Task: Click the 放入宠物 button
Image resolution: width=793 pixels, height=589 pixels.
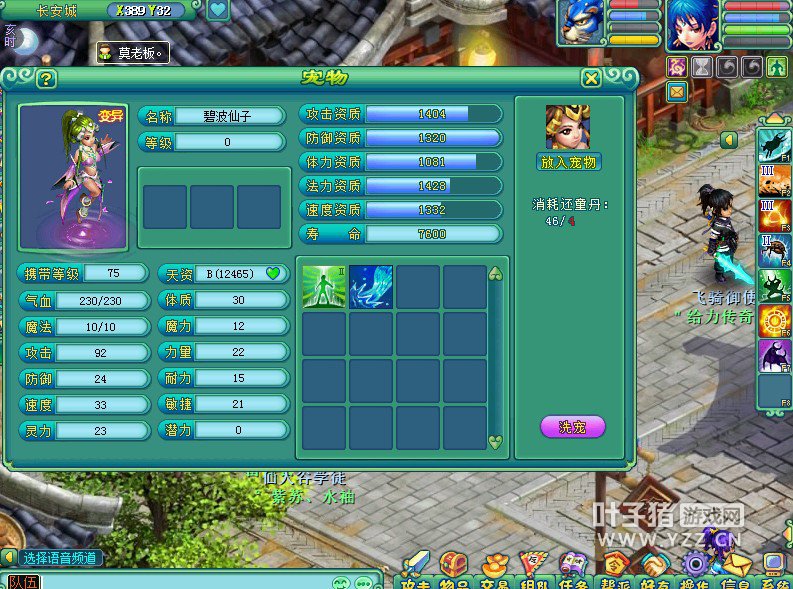Action: [568, 162]
